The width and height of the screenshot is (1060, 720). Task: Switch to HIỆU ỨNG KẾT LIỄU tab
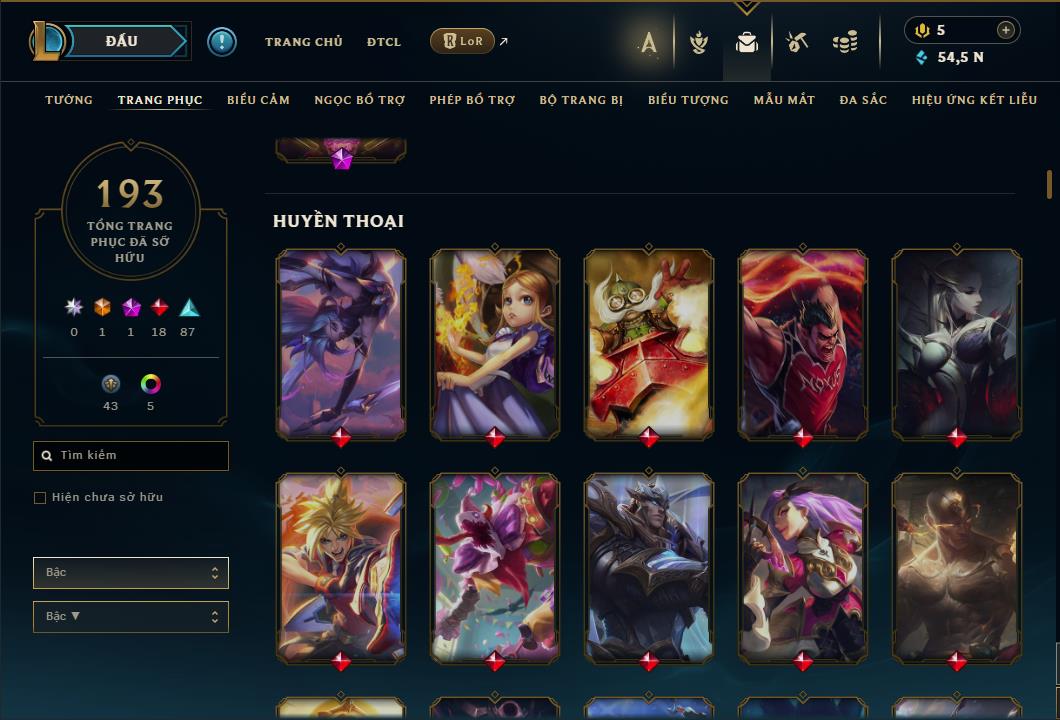[x=974, y=100]
